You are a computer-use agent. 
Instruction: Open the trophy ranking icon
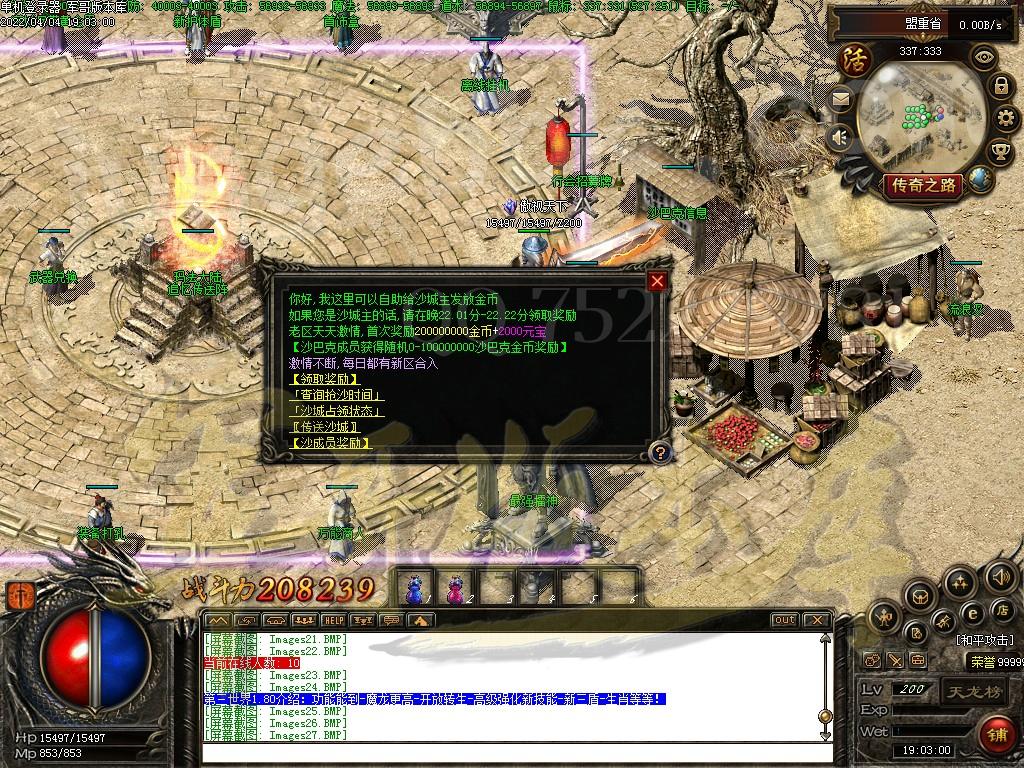[1000, 151]
